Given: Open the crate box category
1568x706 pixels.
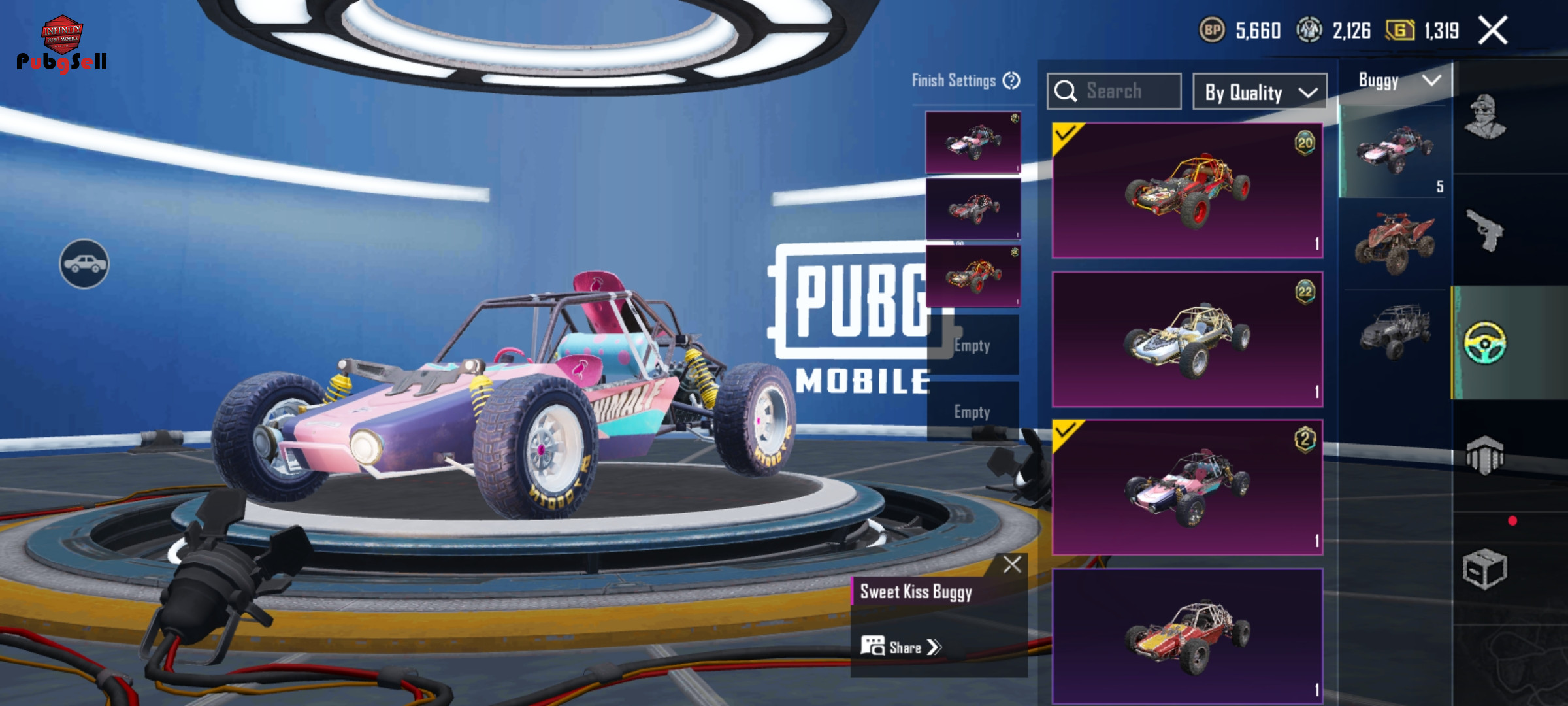Looking at the screenshot, I should (1485, 569).
